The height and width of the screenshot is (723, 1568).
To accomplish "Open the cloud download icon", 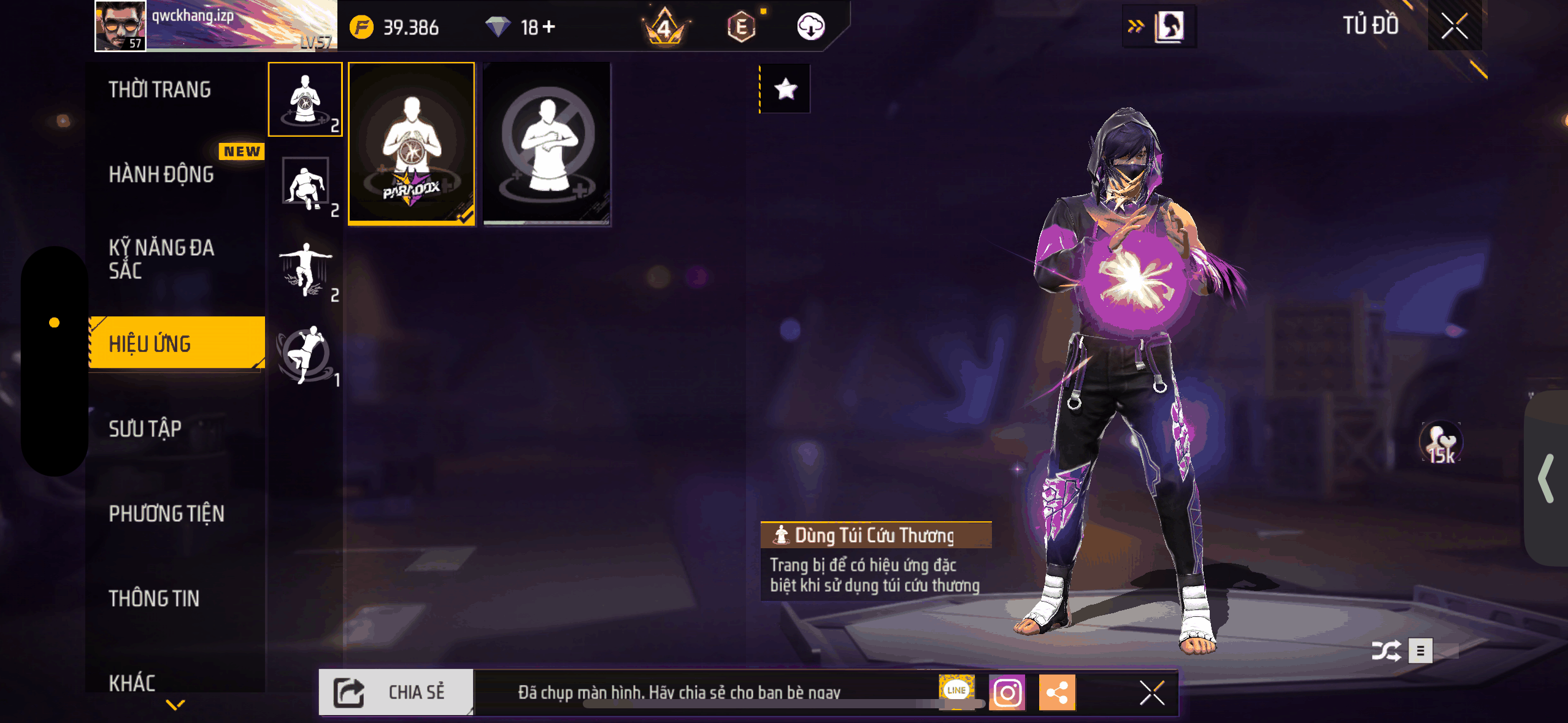I will [810, 27].
